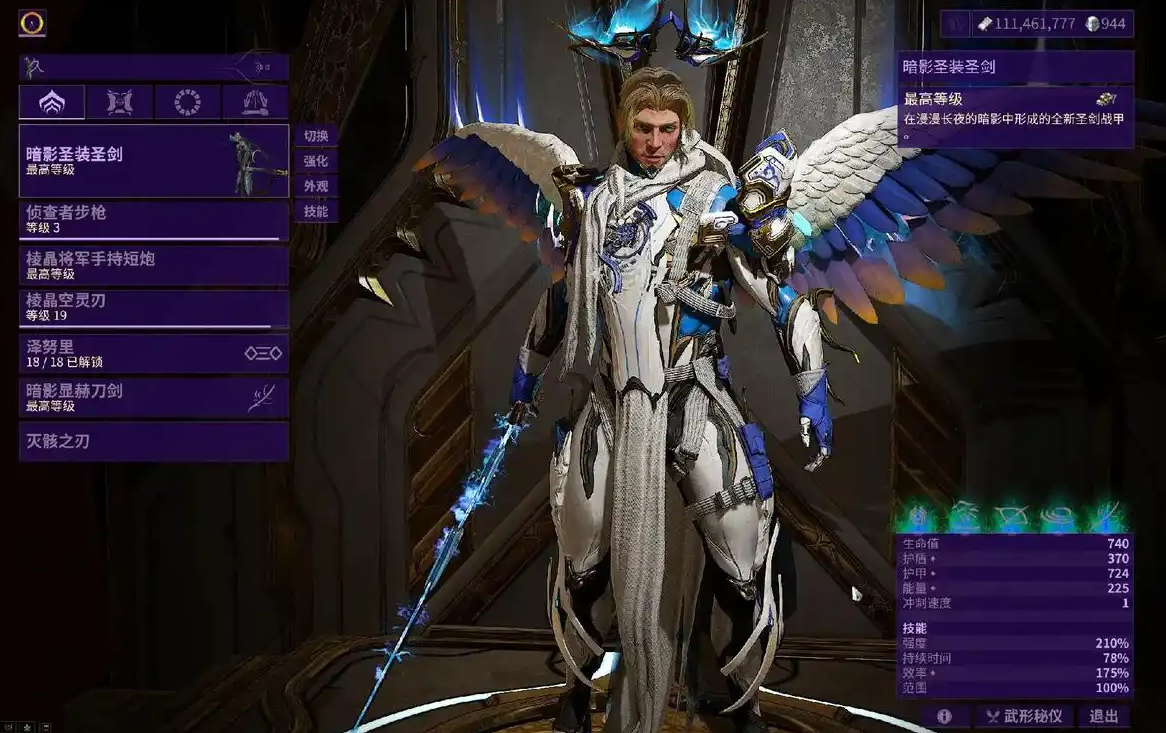Show the 技能 abilities menu
This screenshot has height=733, width=1166.
(316, 211)
